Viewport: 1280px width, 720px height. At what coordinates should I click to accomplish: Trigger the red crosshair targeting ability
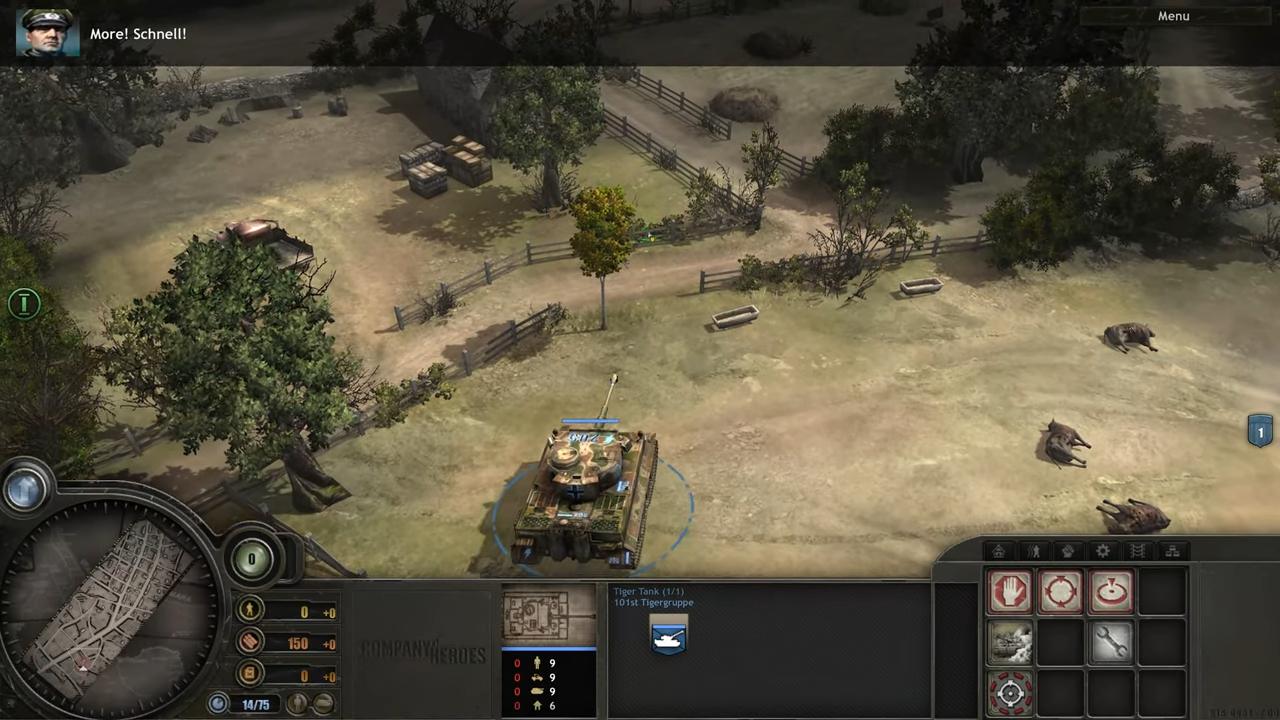pyautogui.click(x=1010, y=692)
